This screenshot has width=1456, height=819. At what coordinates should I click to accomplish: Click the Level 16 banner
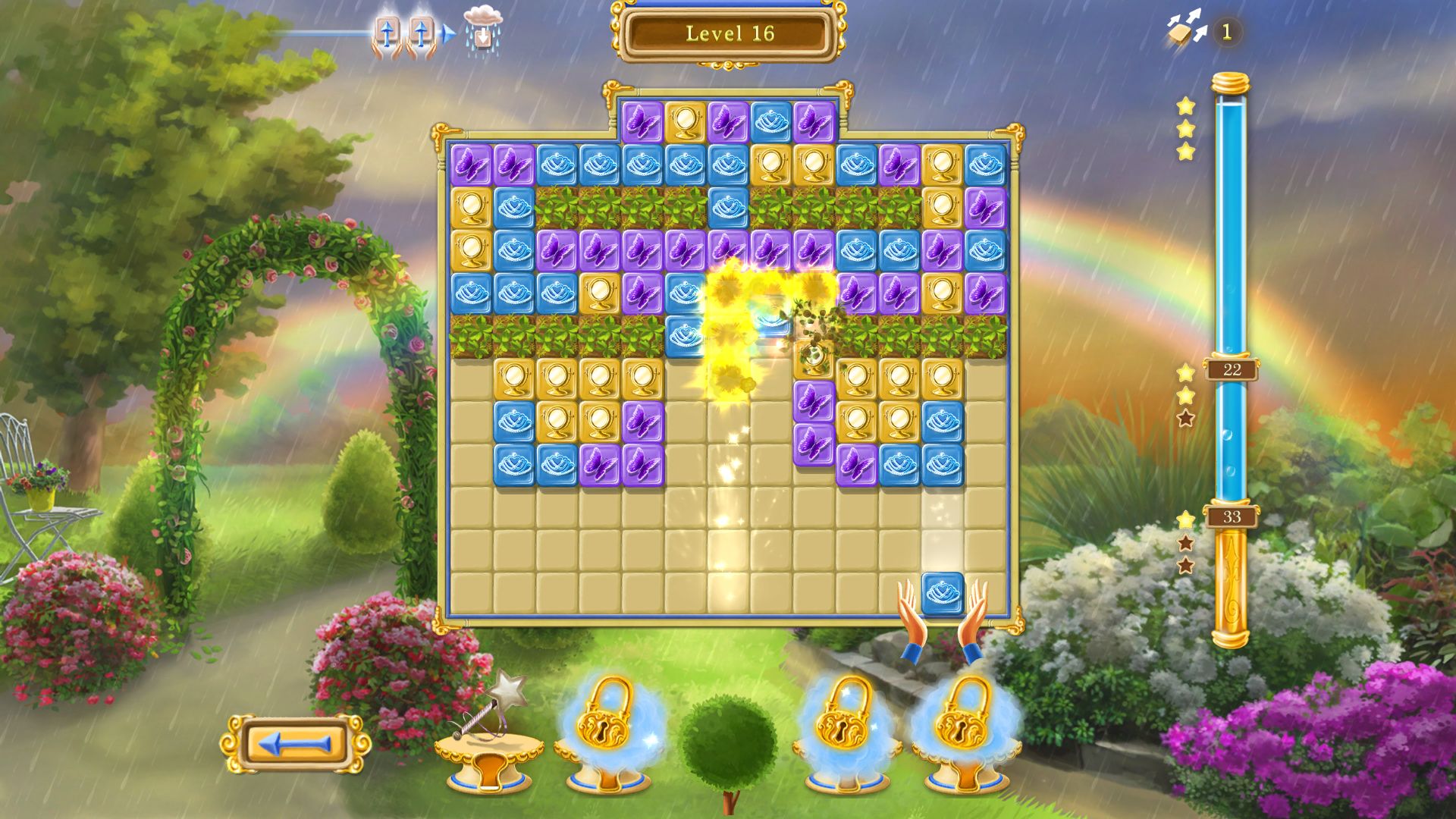728,33
